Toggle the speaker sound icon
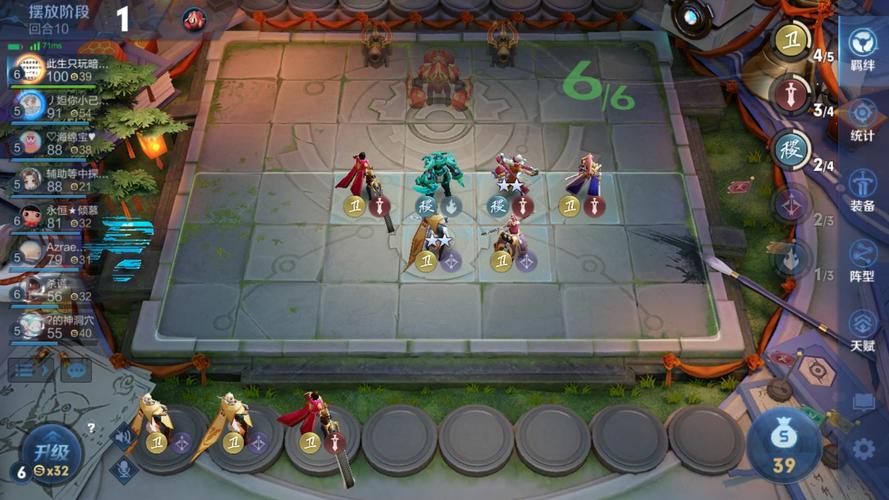This screenshot has width=889, height=500. 124,434
